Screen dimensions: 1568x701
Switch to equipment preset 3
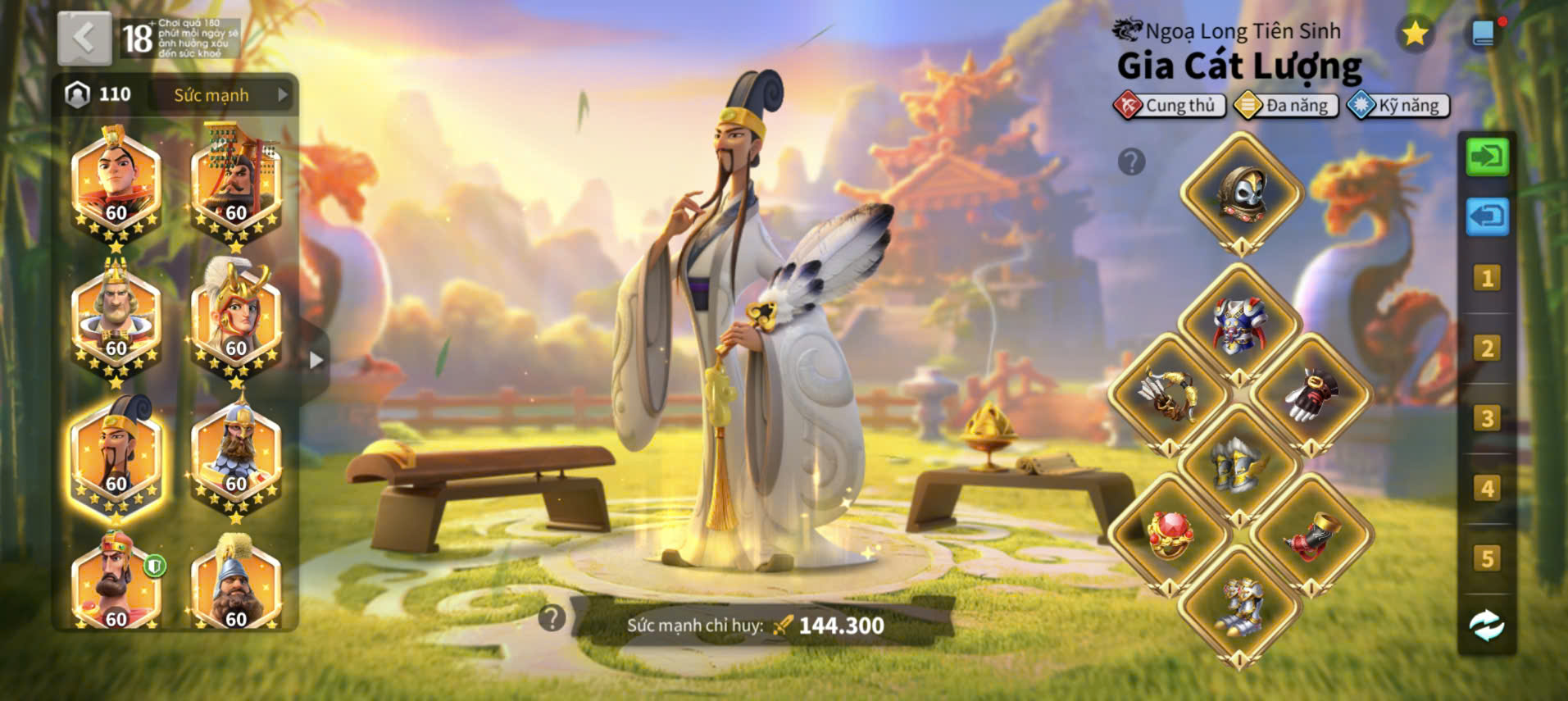coord(1487,419)
